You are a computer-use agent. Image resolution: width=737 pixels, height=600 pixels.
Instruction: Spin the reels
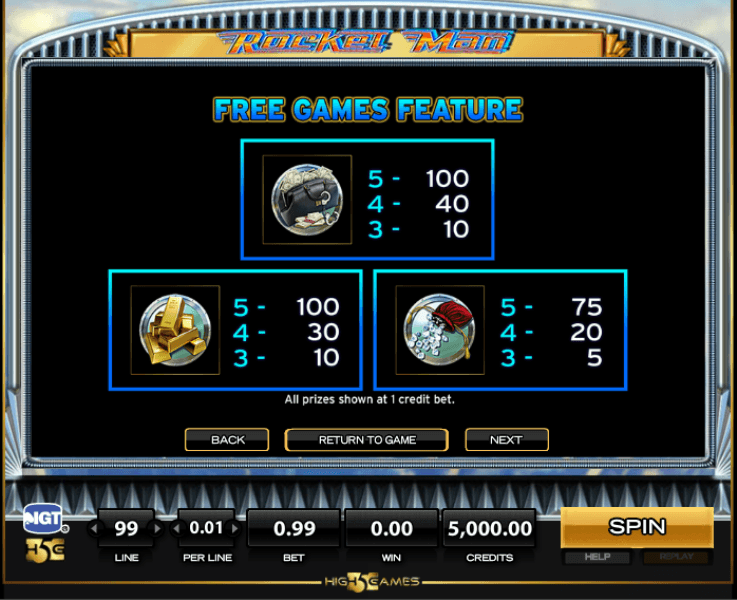636,527
